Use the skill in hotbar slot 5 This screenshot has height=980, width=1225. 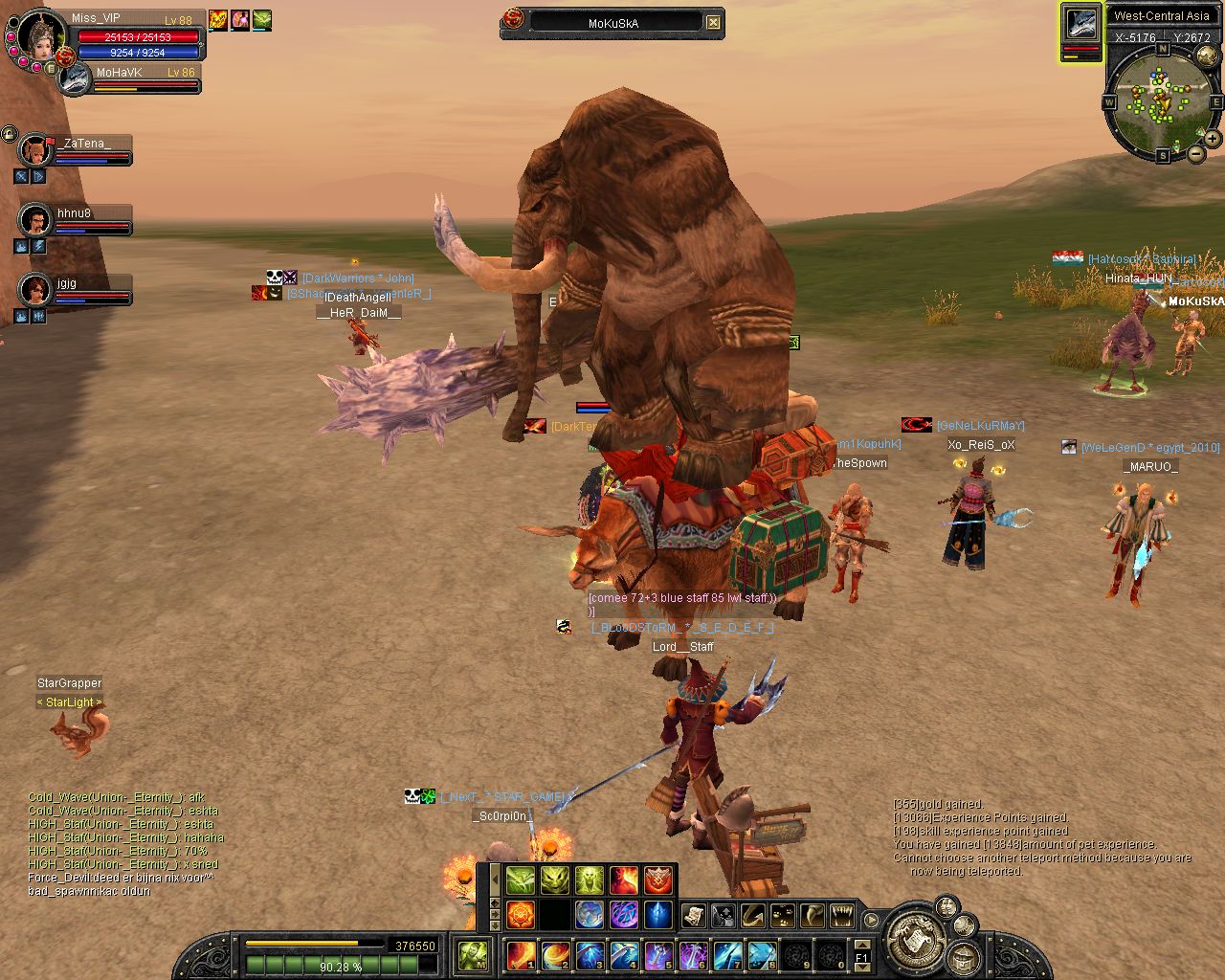pos(658,955)
